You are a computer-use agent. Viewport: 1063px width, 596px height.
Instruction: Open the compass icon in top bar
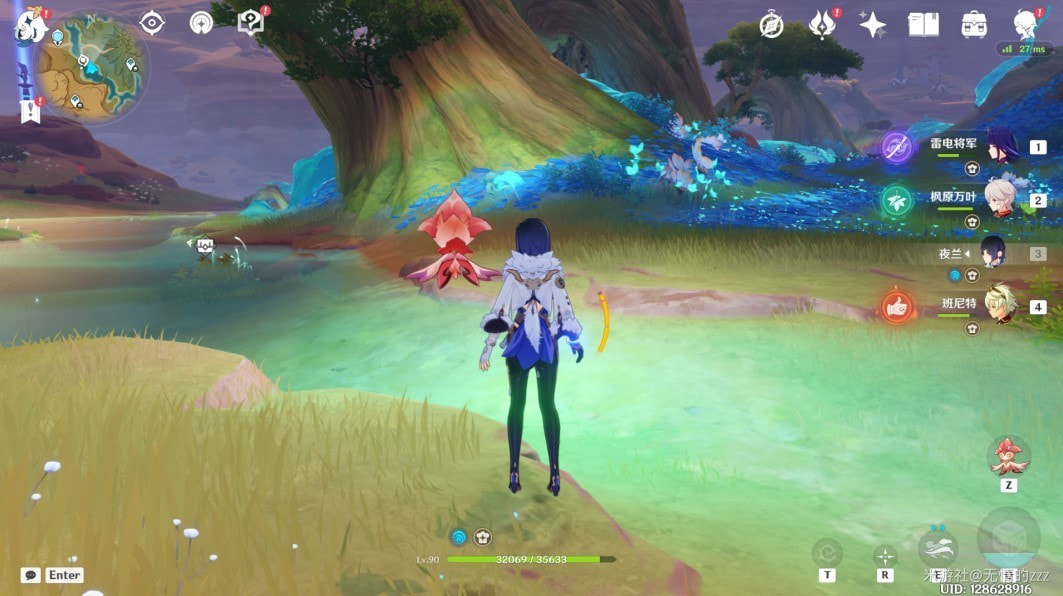click(x=771, y=25)
